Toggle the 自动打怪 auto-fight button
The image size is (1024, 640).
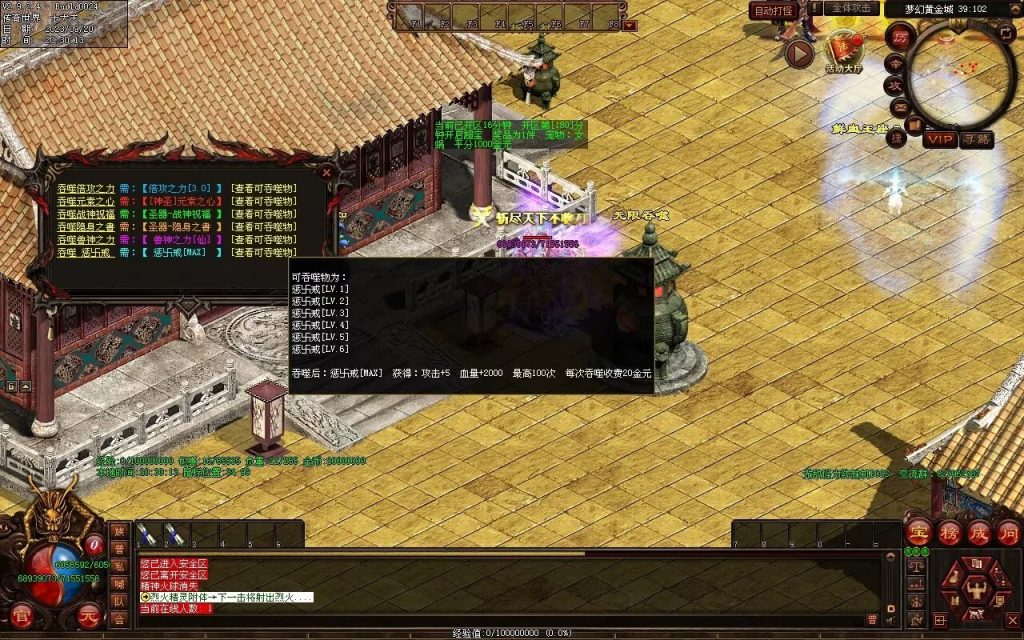773,10
